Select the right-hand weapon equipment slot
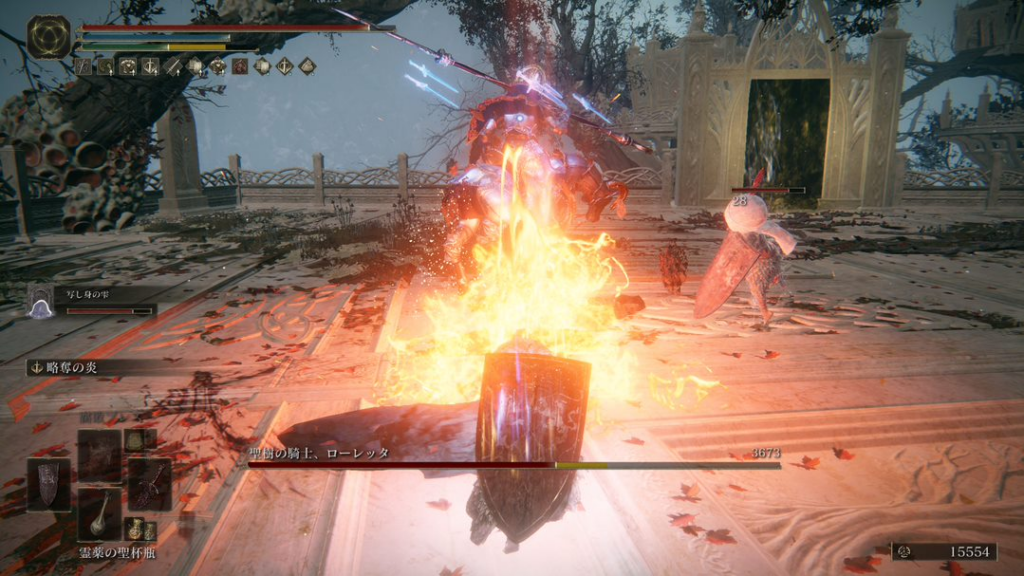Viewport: 1024px width, 576px height. tap(149, 484)
